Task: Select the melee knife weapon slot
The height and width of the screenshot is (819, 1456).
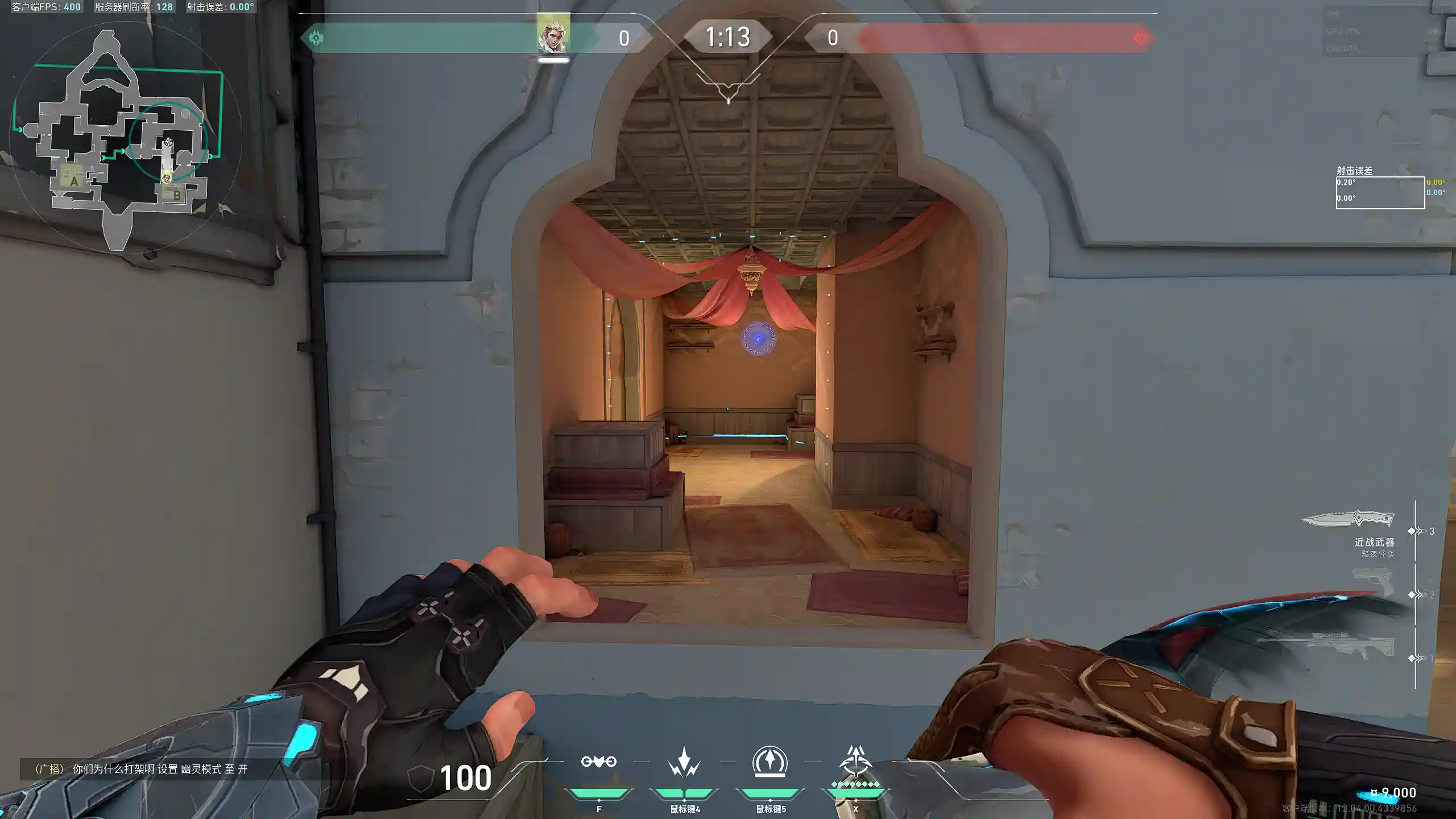Action: click(x=1348, y=520)
